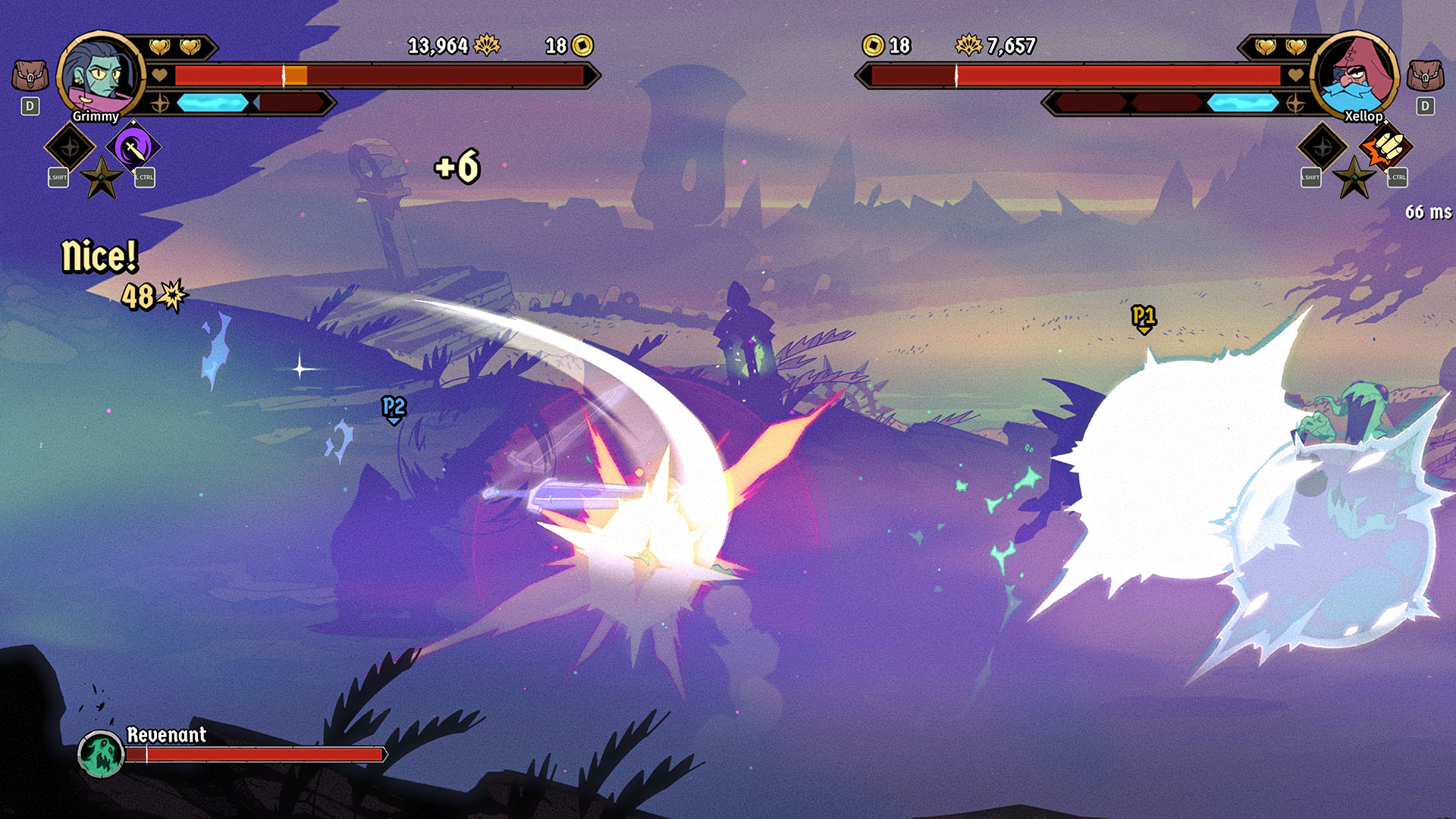Activate Xellop's orange fist ability
Screen dimensions: 1456x819
tap(1385, 147)
